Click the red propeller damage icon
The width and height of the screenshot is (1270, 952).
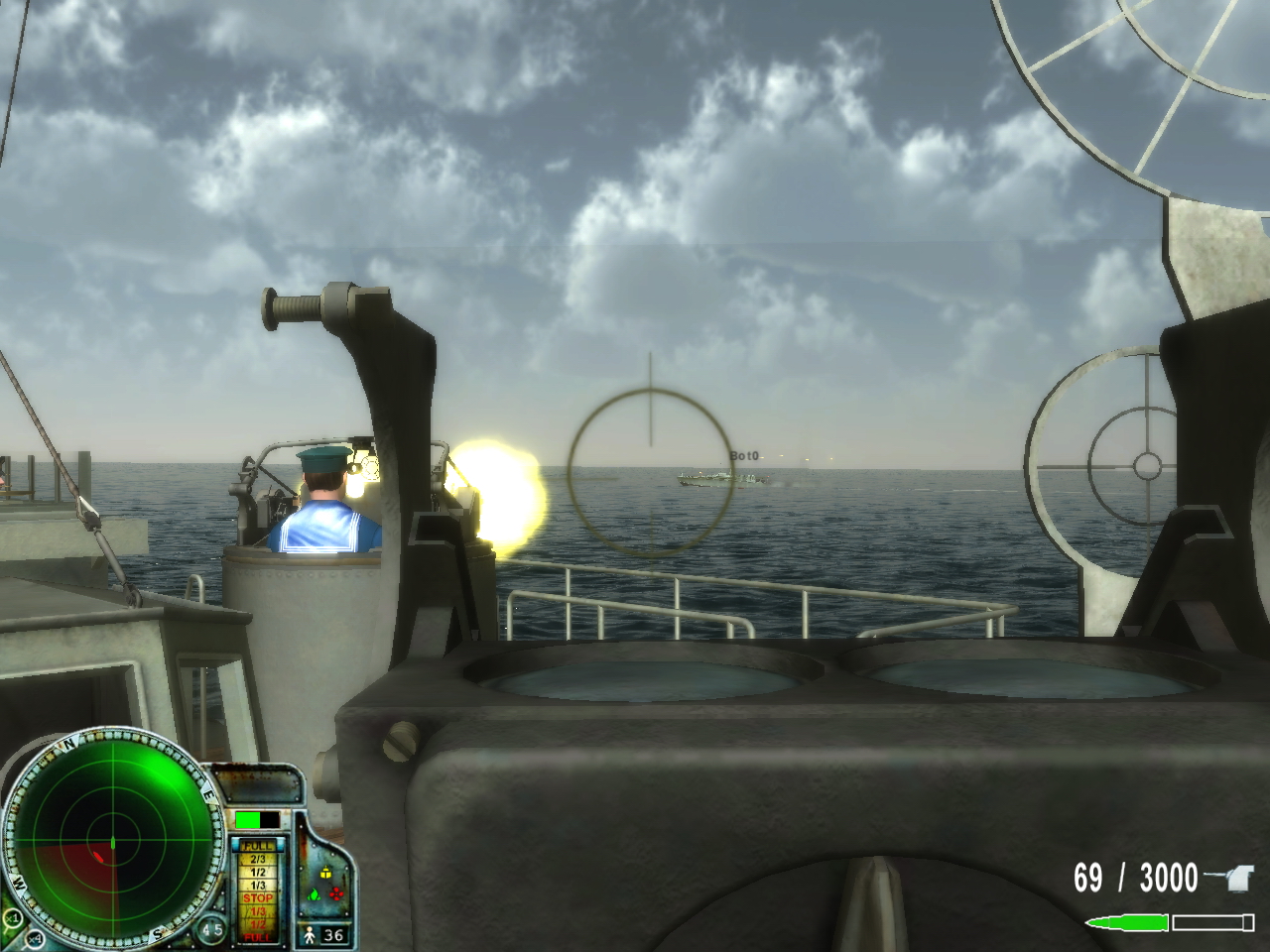point(337,894)
